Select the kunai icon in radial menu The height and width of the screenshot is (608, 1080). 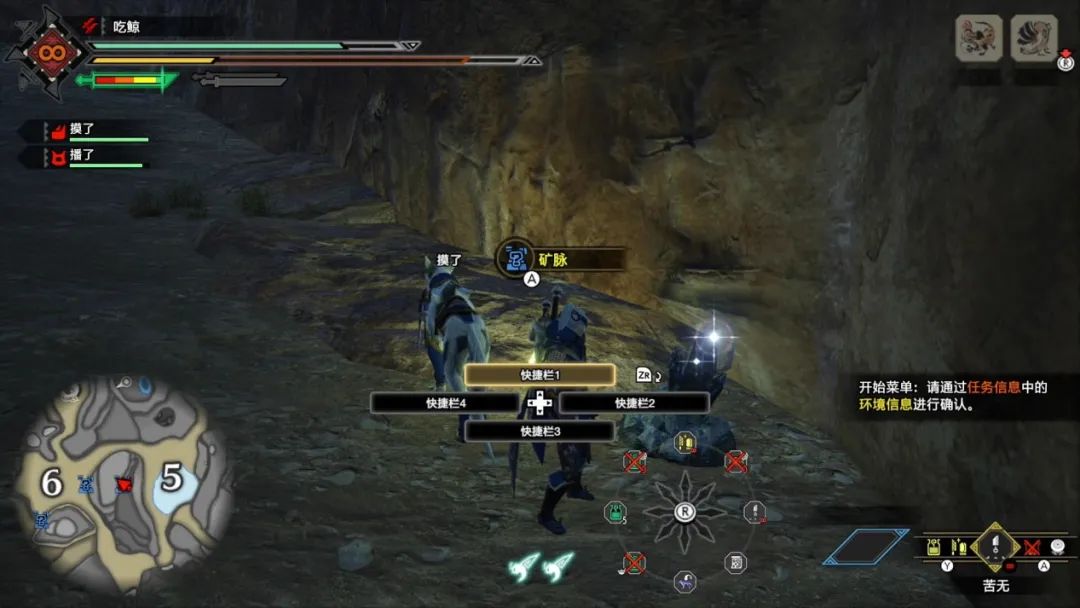point(756,512)
